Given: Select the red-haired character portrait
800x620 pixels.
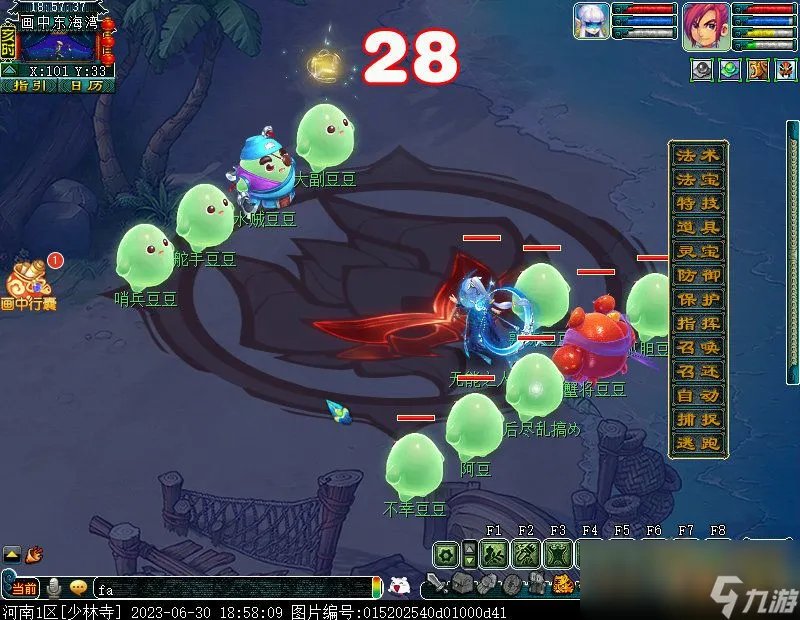Looking at the screenshot, I should click(704, 27).
